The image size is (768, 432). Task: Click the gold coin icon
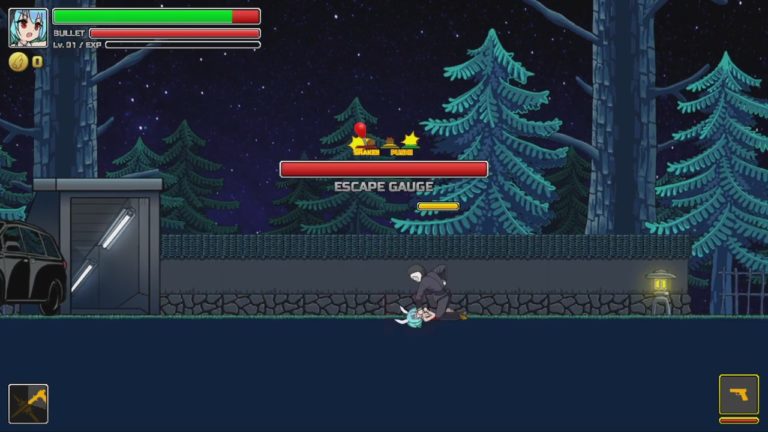(18, 61)
